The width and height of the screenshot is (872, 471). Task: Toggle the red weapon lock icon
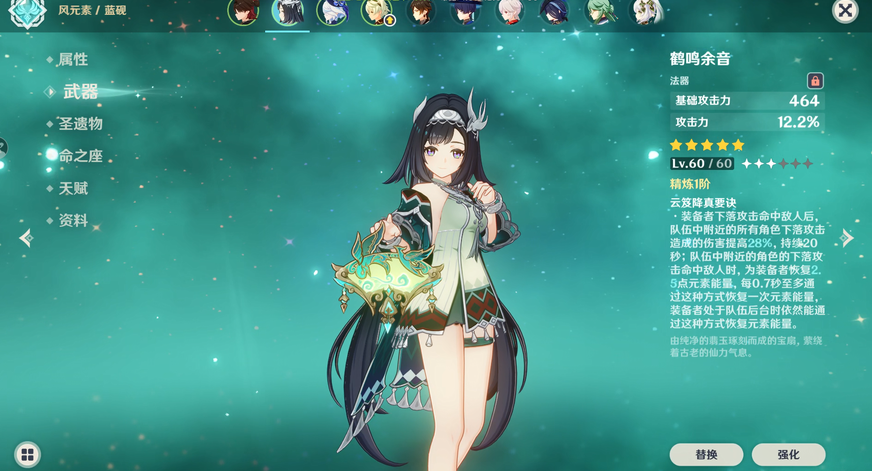[x=815, y=81]
